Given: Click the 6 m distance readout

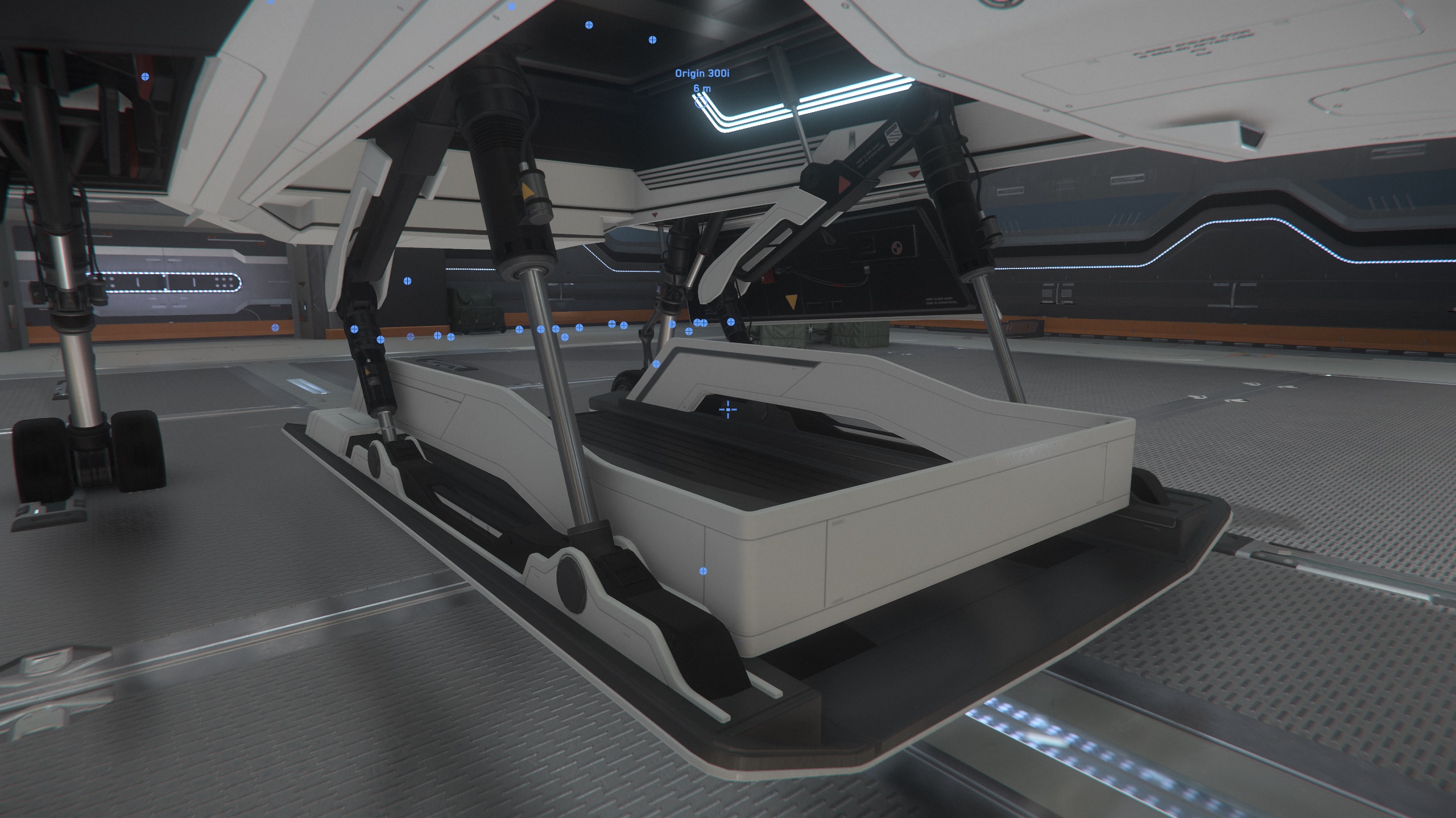Looking at the screenshot, I should 701,89.
